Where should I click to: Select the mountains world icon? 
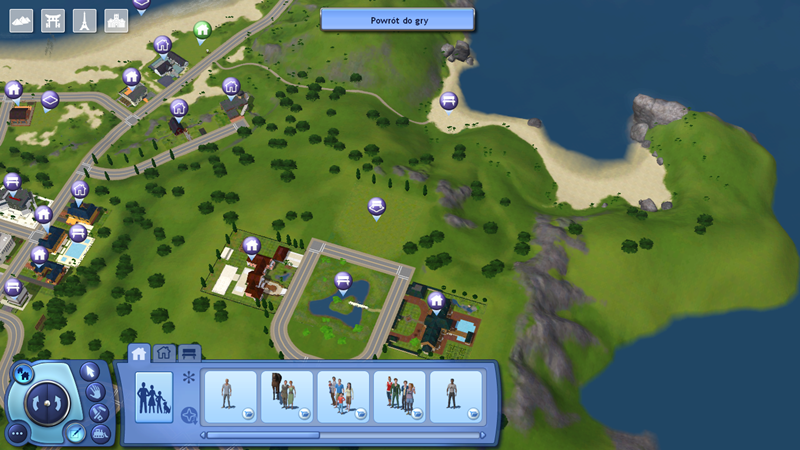[22, 20]
